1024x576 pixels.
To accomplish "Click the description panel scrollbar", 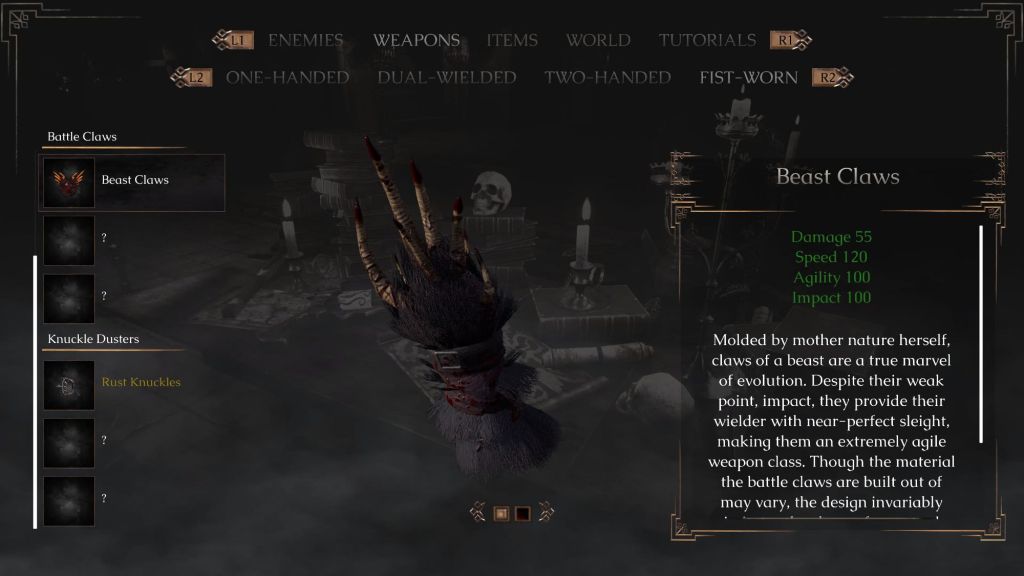I will click(981, 334).
